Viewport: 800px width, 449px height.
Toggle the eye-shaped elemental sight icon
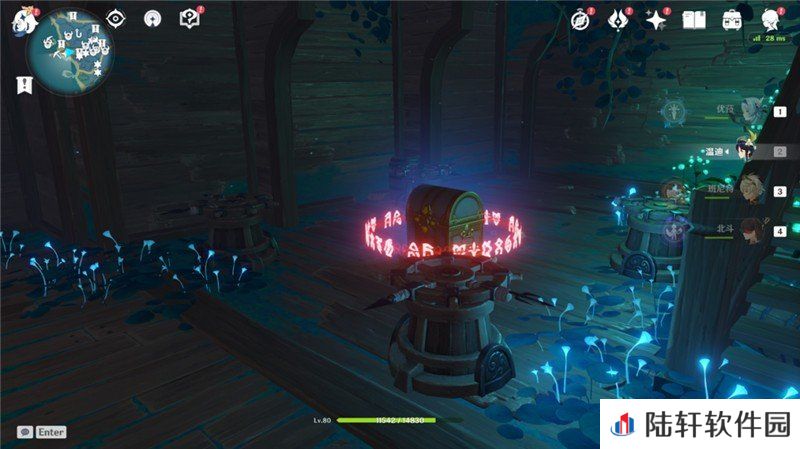point(117,18)
